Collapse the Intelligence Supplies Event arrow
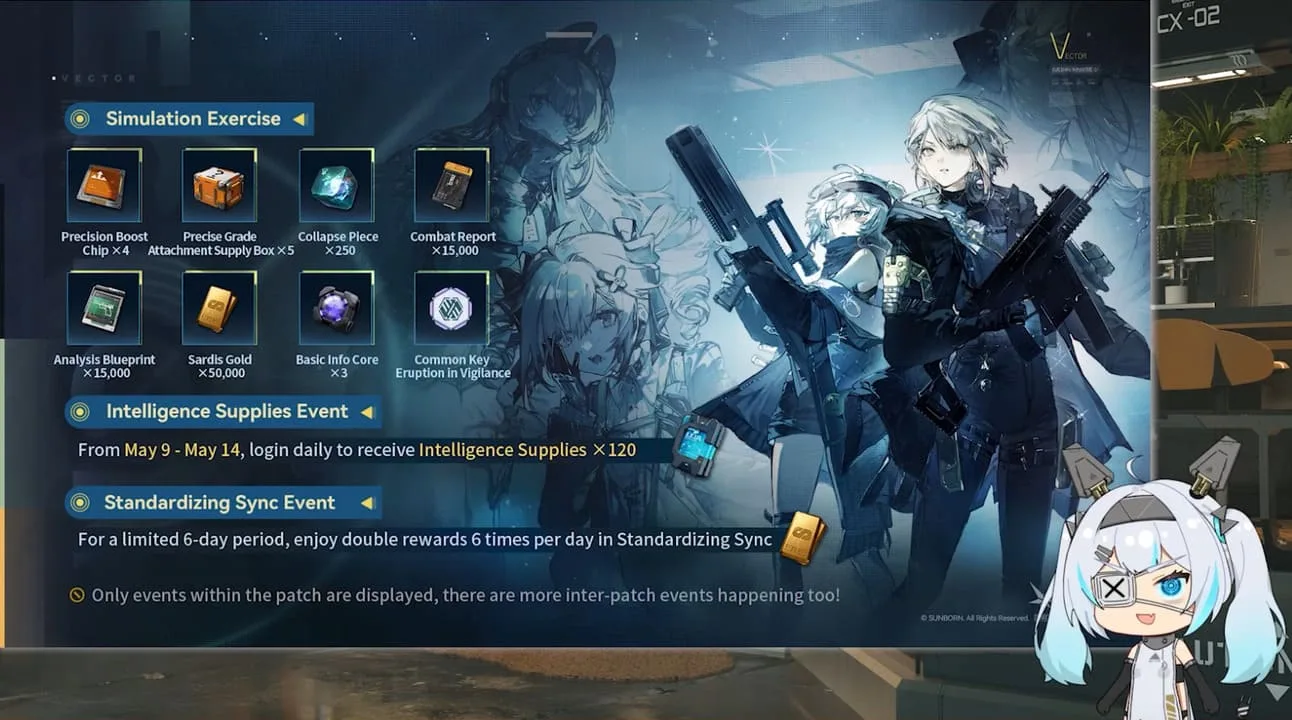Image resolution: width=1292 pixels, height=720 pixels. click(368, 411)
